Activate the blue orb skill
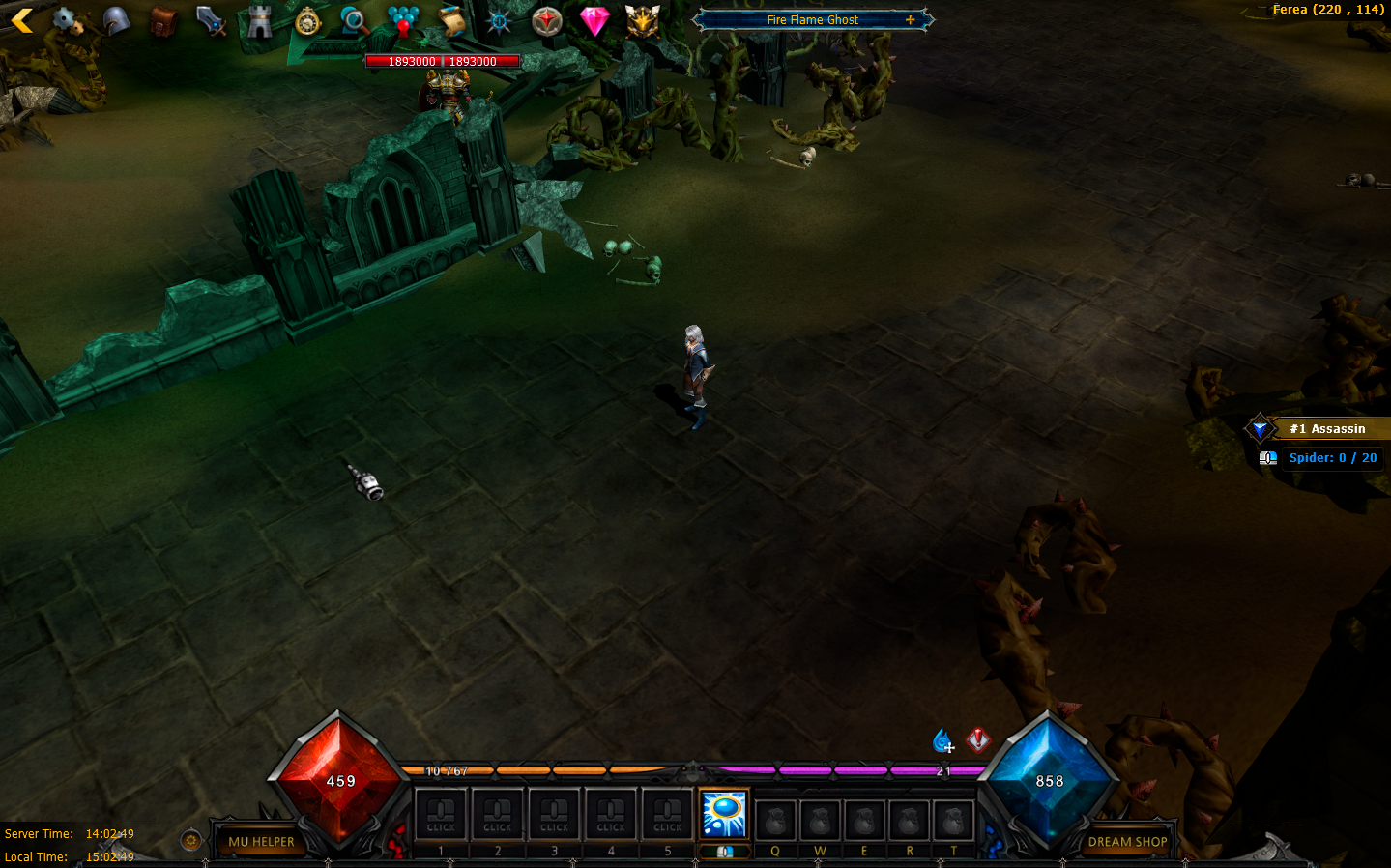This screenshot has width=1391, height=868. (x=724, y=814)
